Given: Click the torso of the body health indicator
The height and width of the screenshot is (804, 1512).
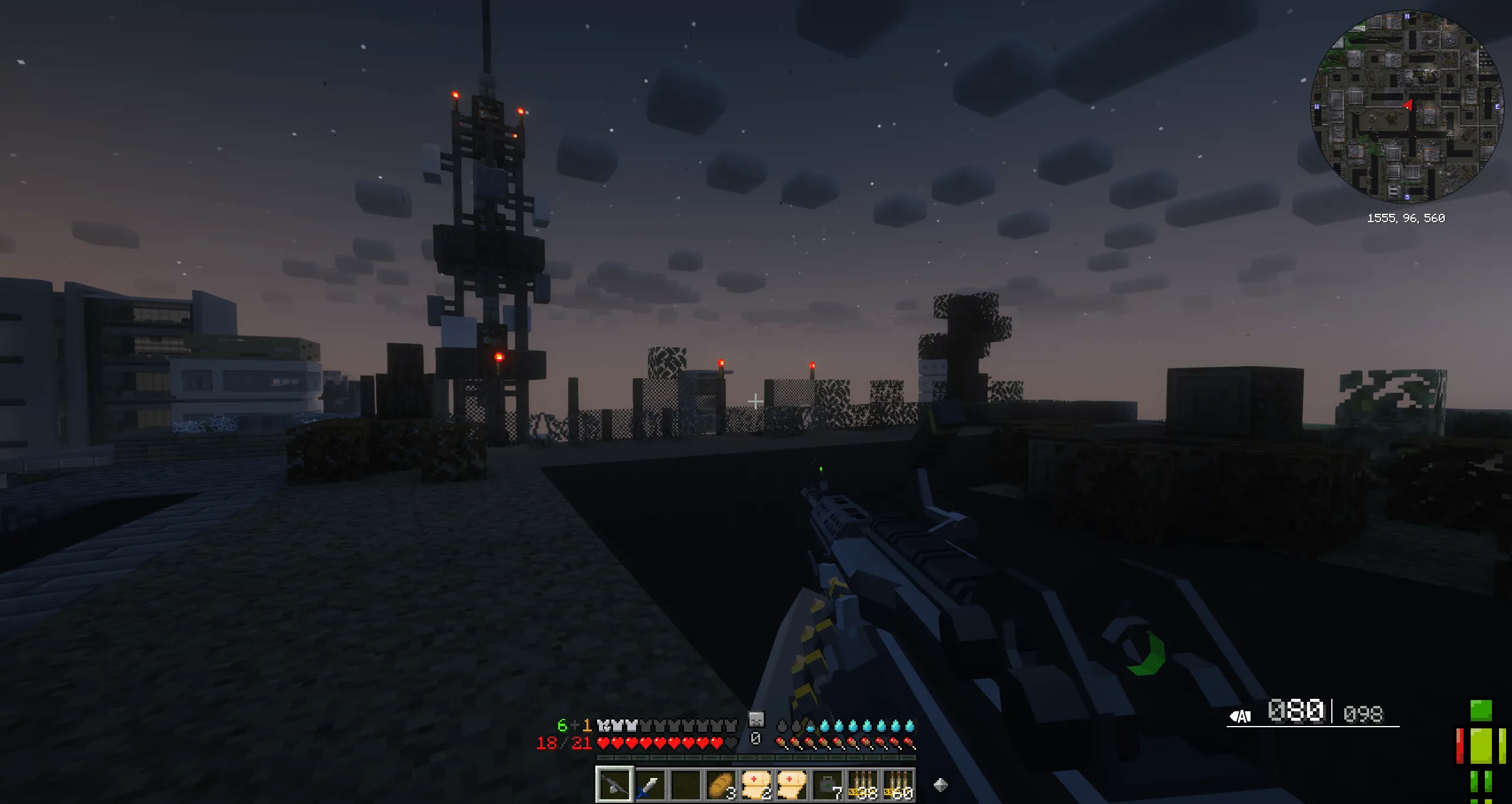Looking at the screenshot, I should coord(1481,746).
